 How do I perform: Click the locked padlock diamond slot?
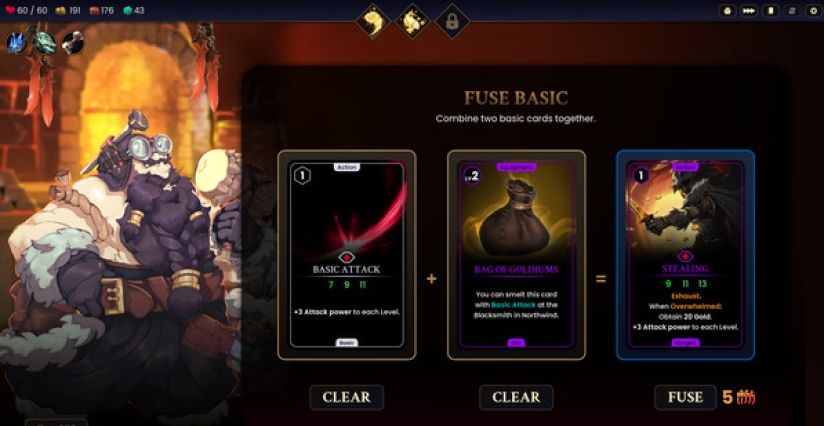[x=451, y=20]
